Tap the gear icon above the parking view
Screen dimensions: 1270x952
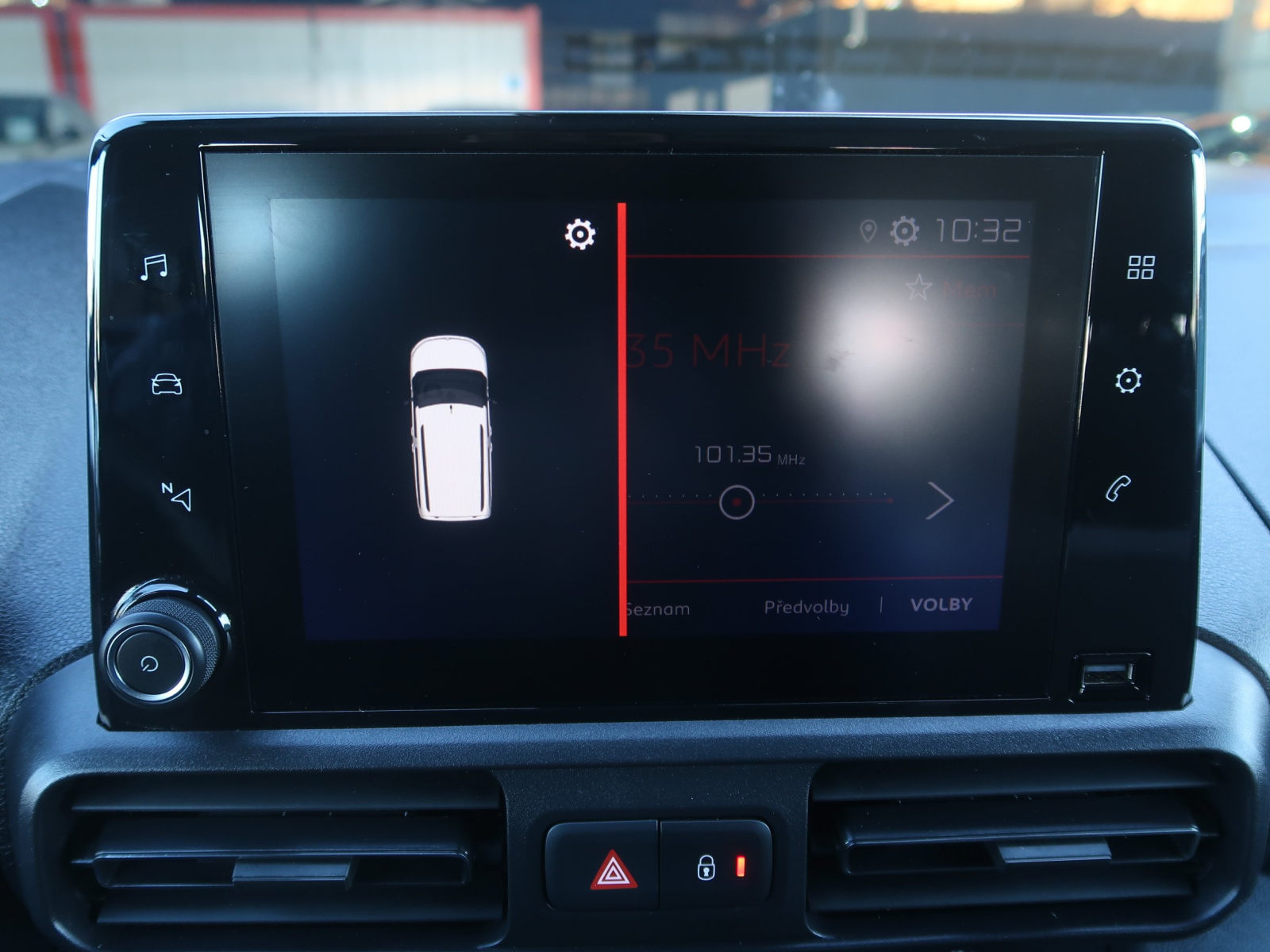581,234
